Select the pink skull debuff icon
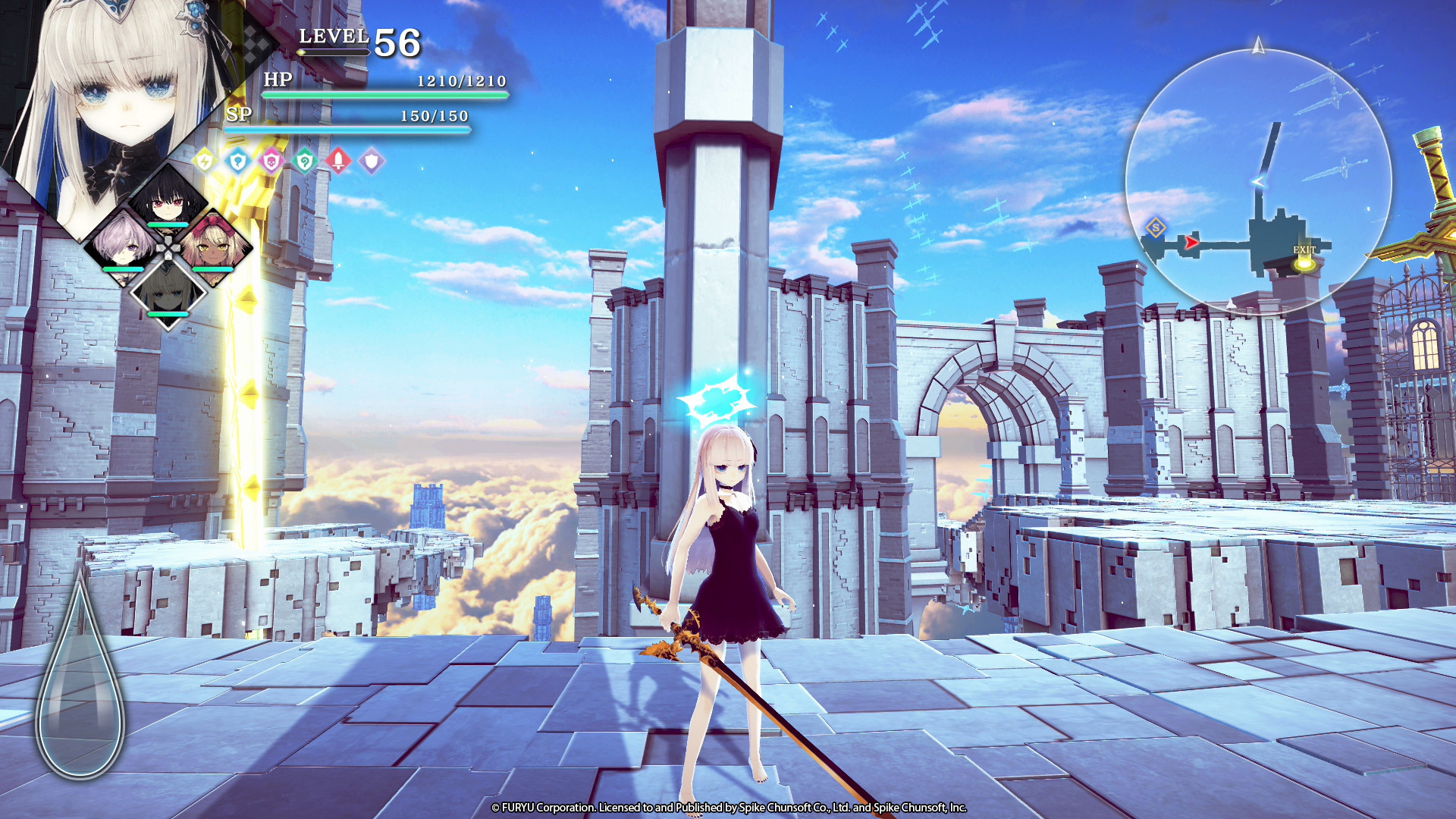This screenshot has width=1456, height=819. [271, 162]
